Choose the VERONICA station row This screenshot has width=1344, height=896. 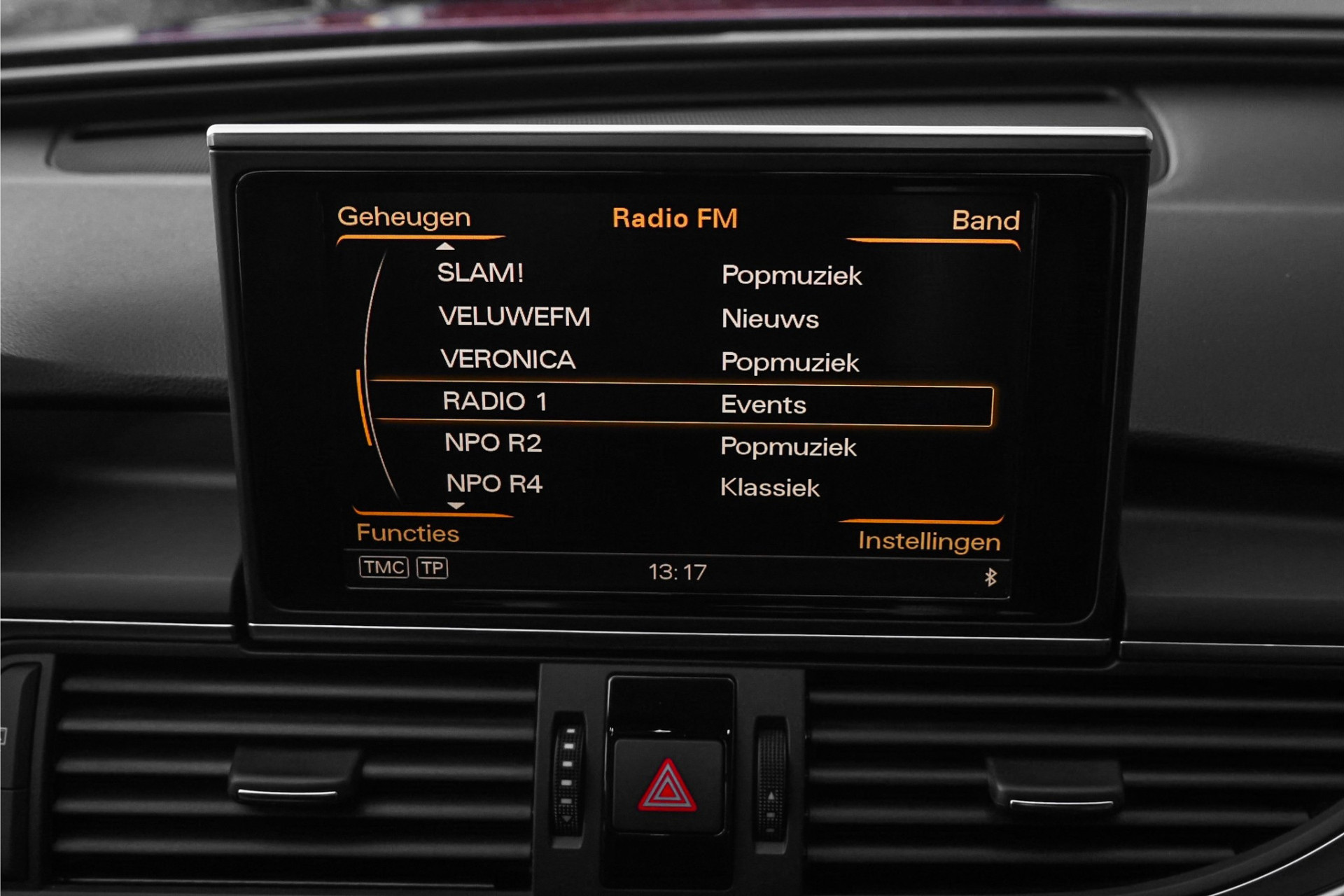[507, 360]
